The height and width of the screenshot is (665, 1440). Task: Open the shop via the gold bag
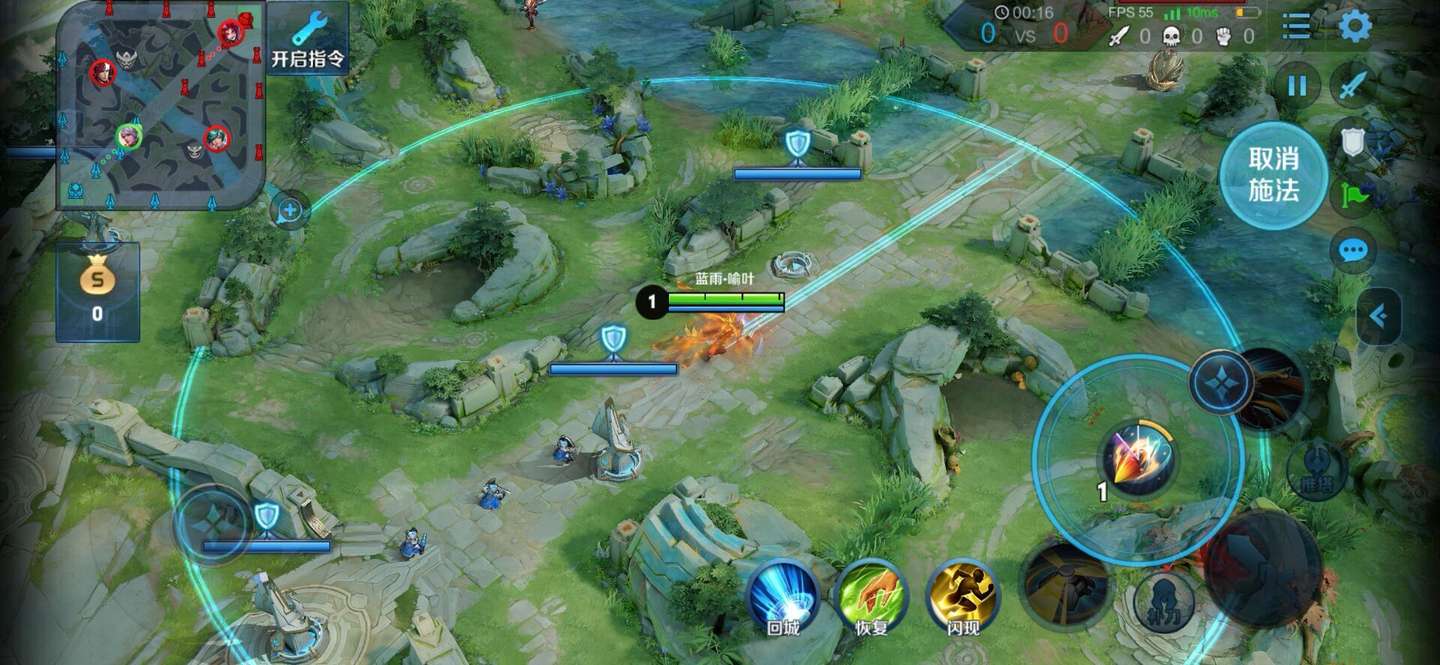point(97,292)
